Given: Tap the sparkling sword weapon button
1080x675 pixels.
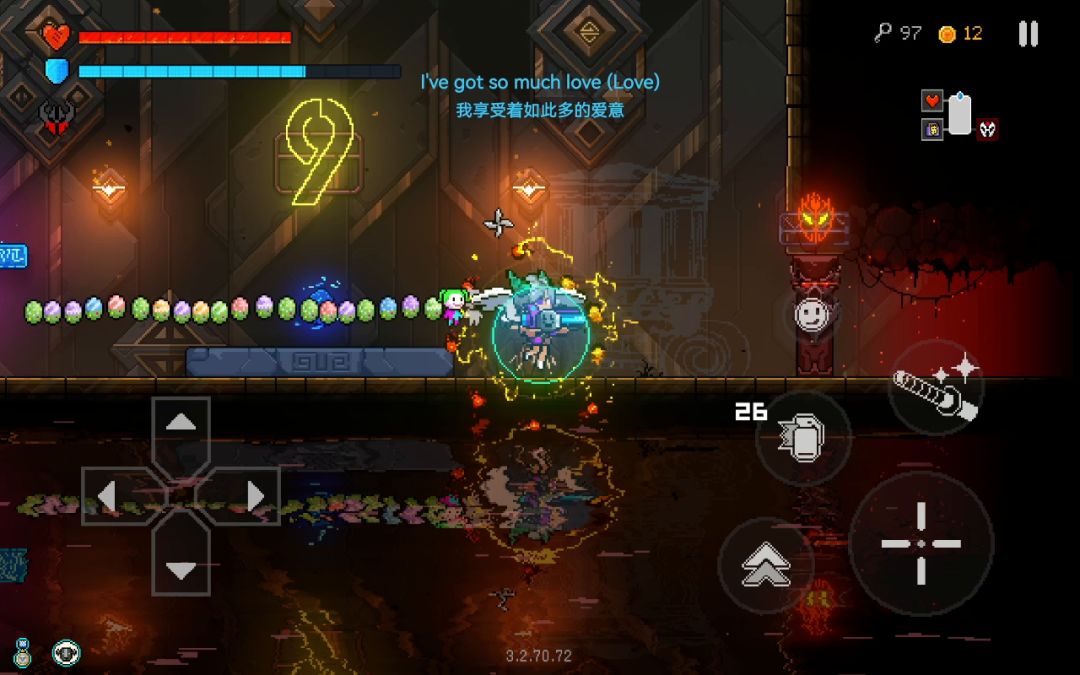Looking at the screenshot, I should click(x=935, y=387).
